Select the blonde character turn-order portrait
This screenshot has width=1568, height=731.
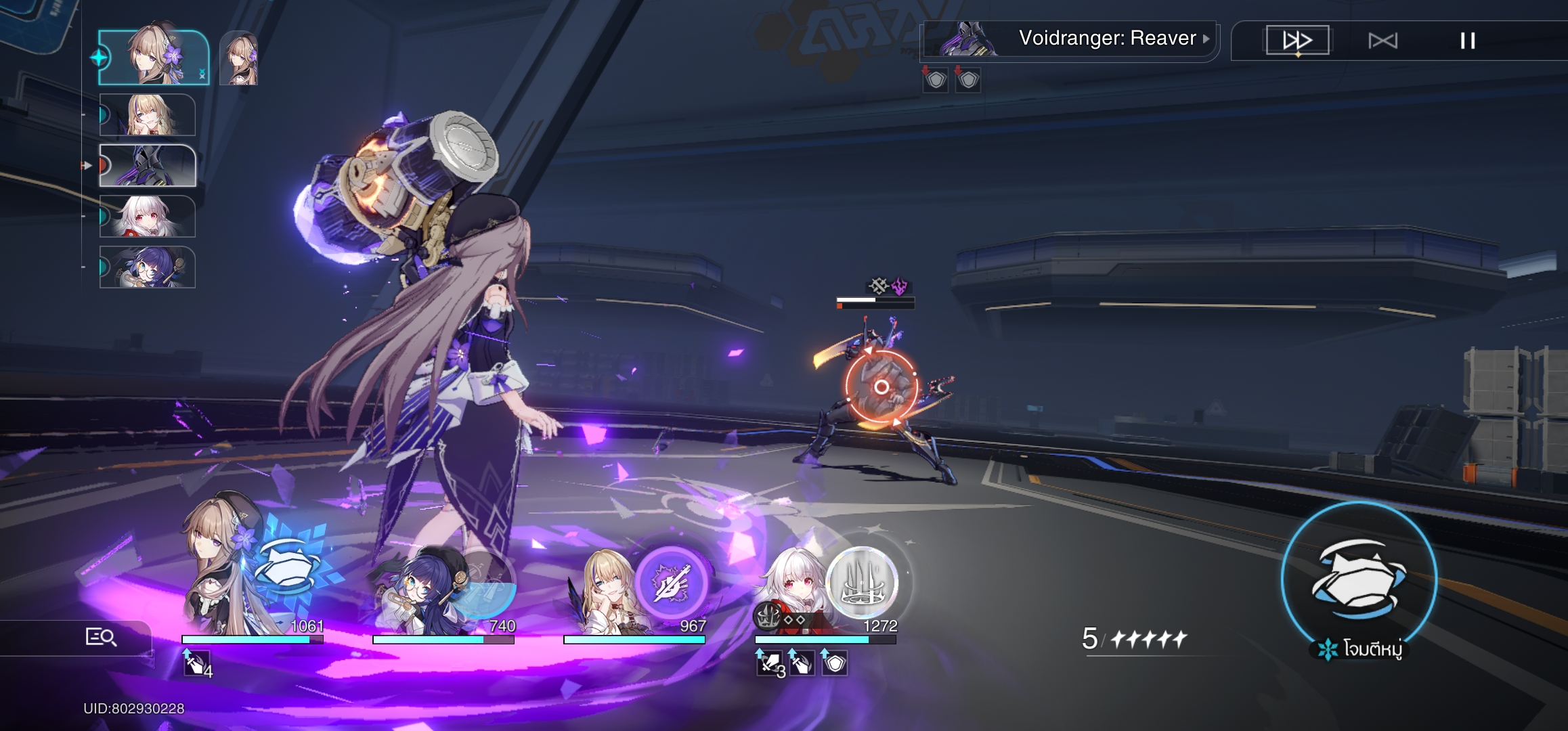click(x=148, y=115)
